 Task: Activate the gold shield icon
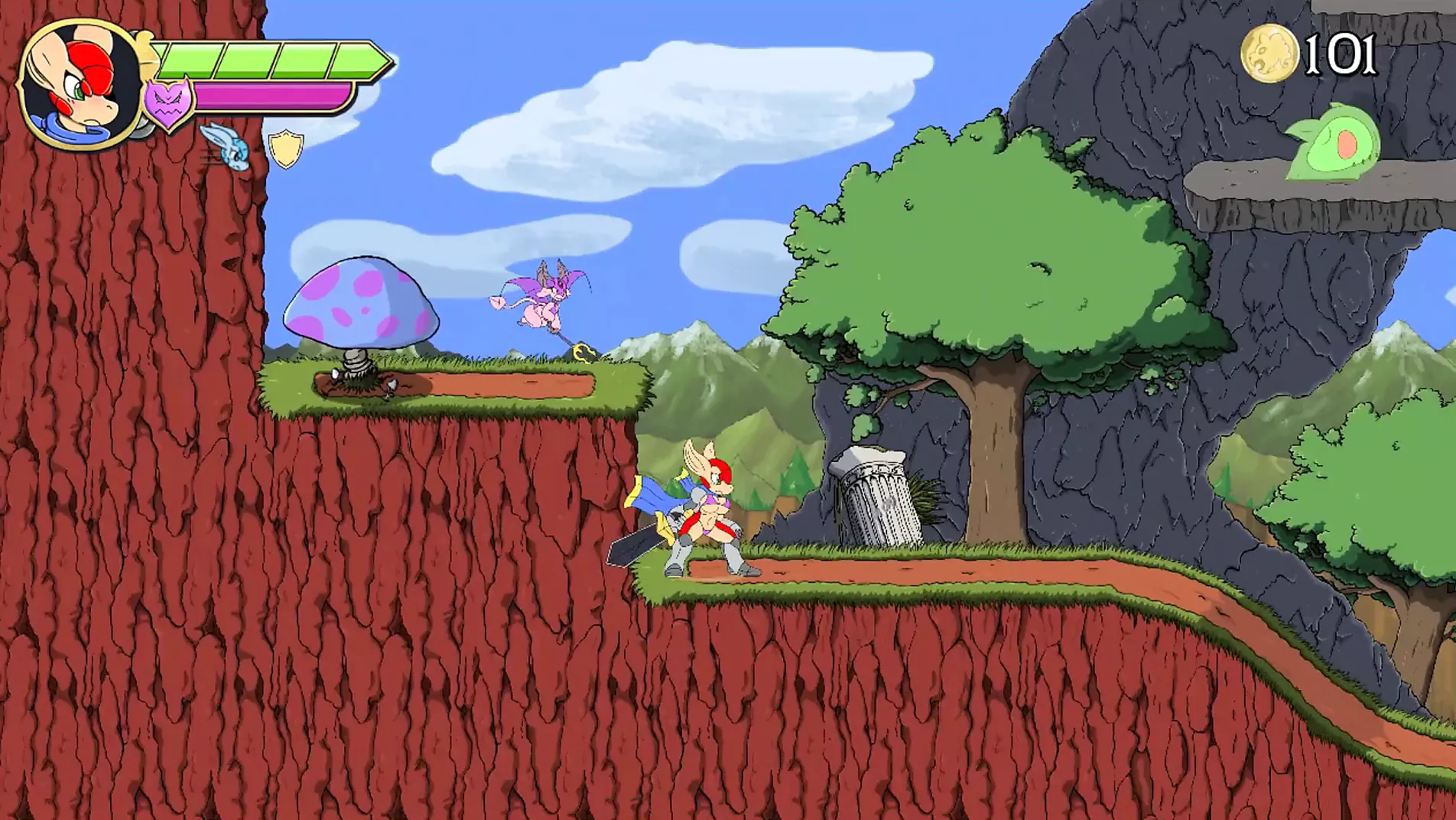(286, 148)
